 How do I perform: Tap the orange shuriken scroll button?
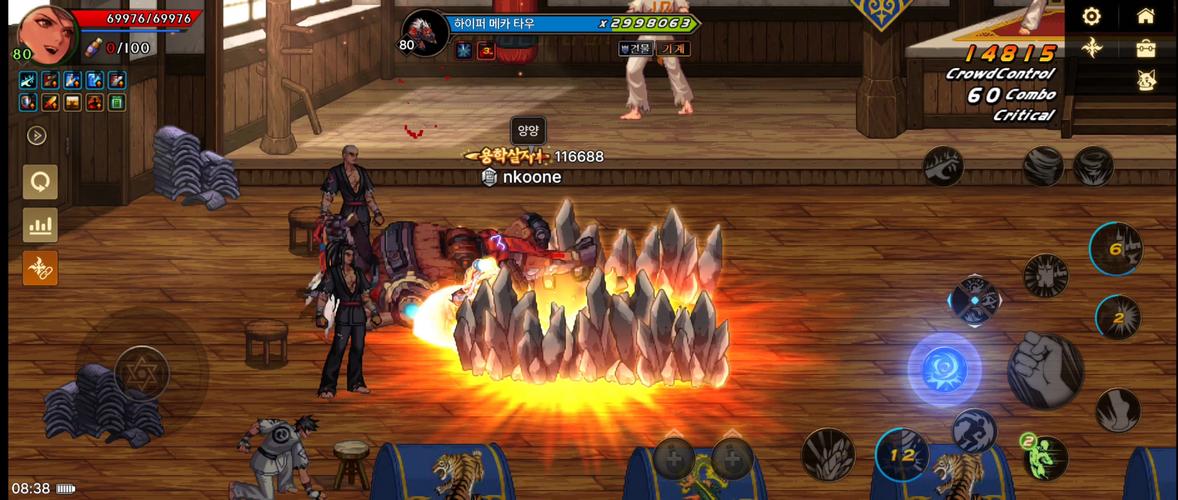point(41,268)
